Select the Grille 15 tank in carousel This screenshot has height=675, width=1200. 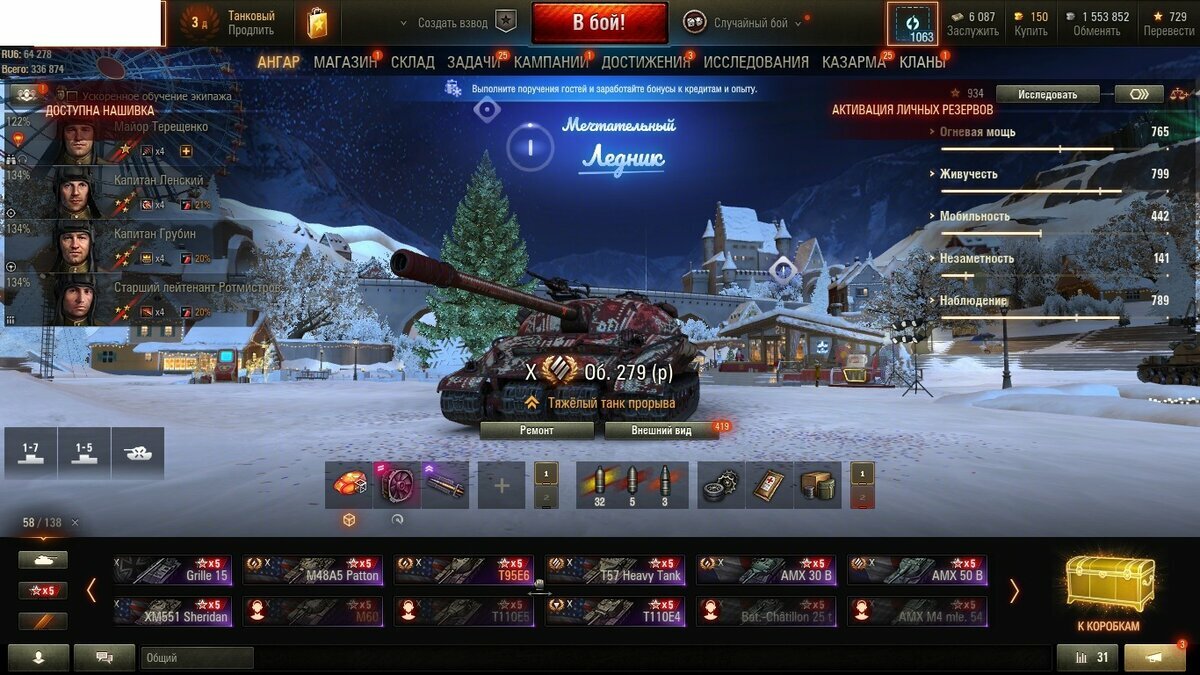click(x=172, y=570)
